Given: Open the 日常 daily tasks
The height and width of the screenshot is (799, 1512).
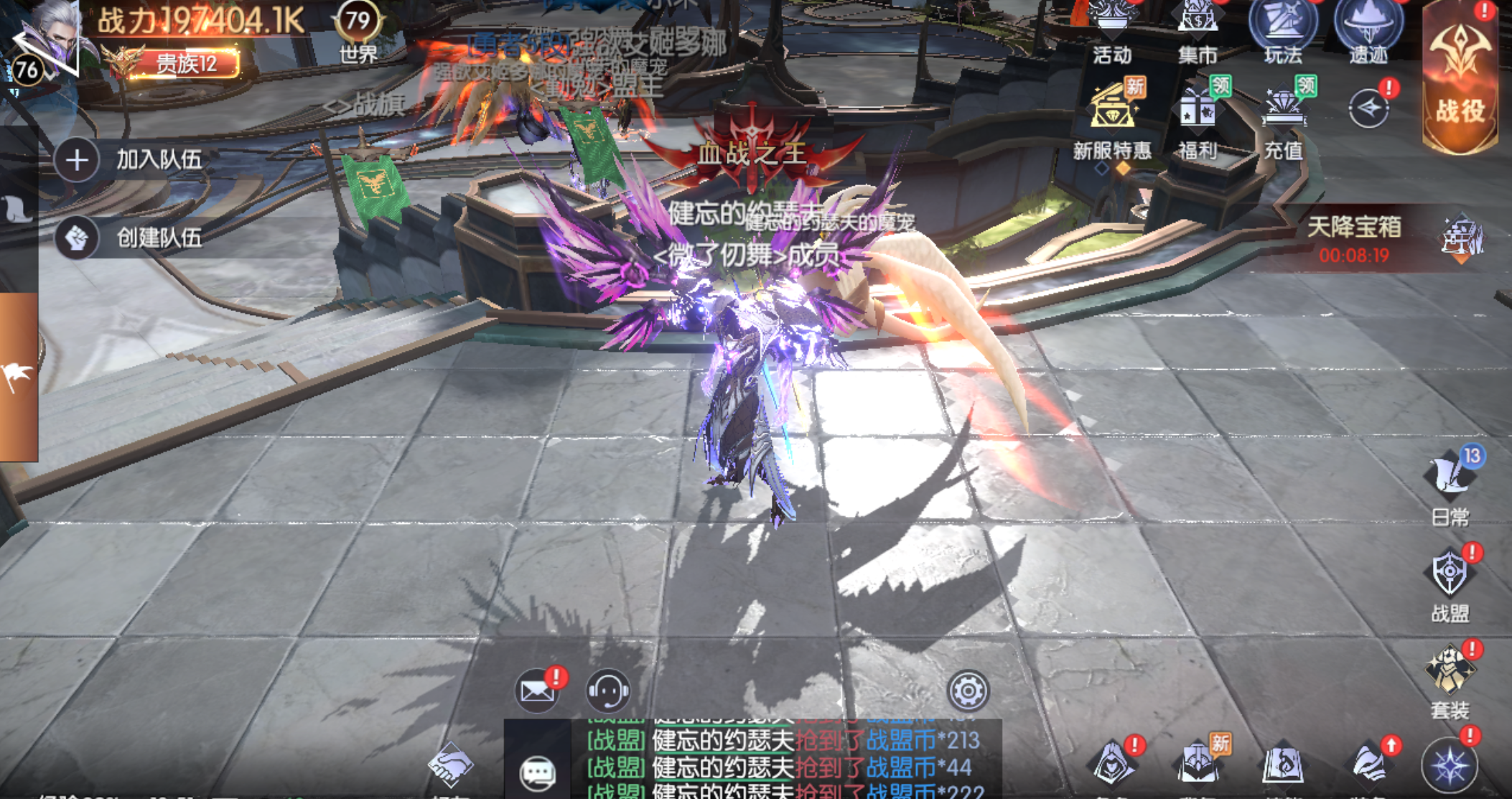Looking at the screenshot, I should tap(1450, 486).
